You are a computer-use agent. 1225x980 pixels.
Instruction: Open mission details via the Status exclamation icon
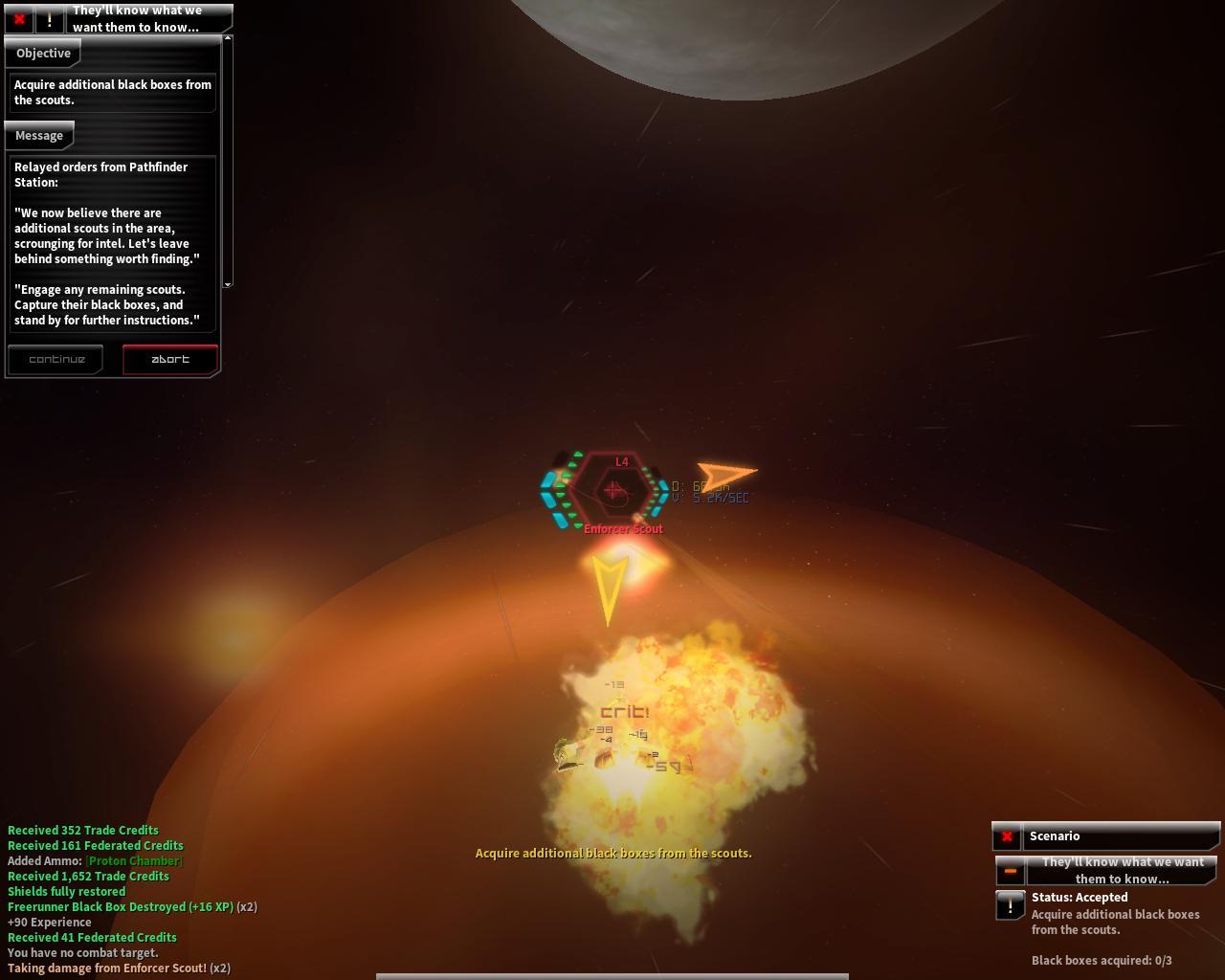click(1010, 904)
